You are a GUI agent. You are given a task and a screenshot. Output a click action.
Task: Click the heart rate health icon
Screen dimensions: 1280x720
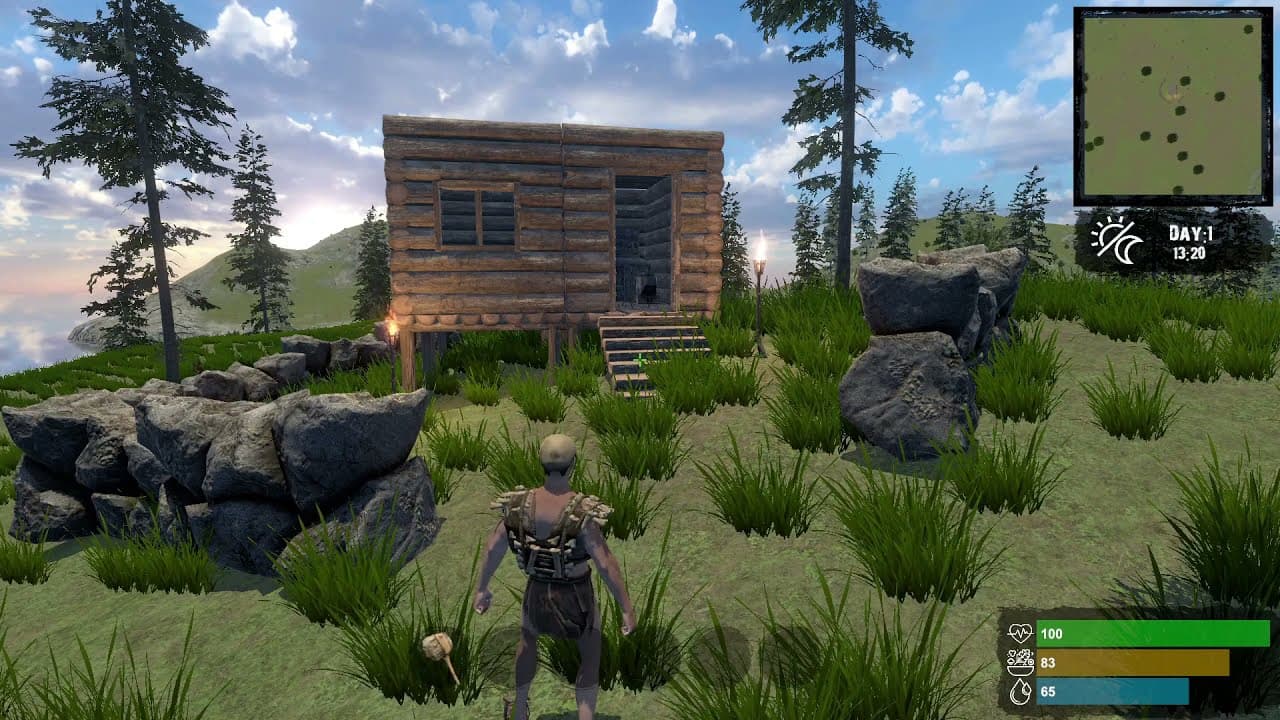click(1022, 632)
